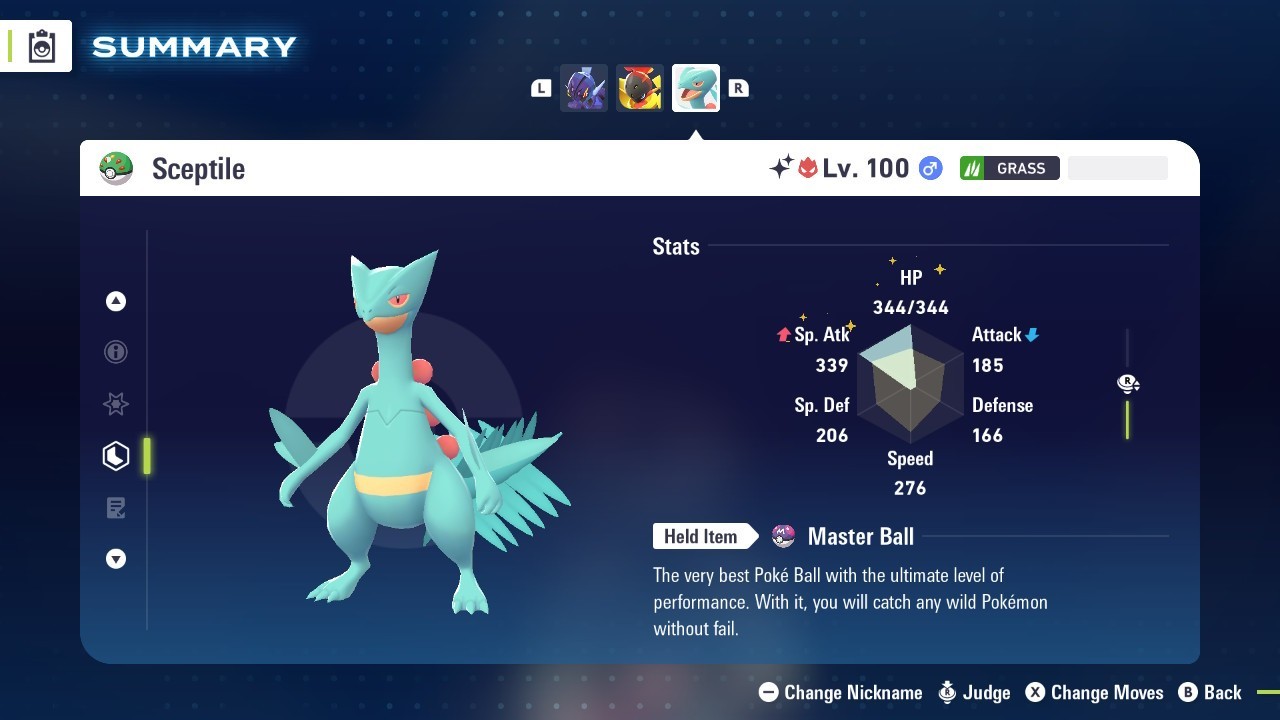Toggle to the previous Pokémon with the L button
Screen dimensions: 1280x720
pyautogui.click(x=541, y=88)
